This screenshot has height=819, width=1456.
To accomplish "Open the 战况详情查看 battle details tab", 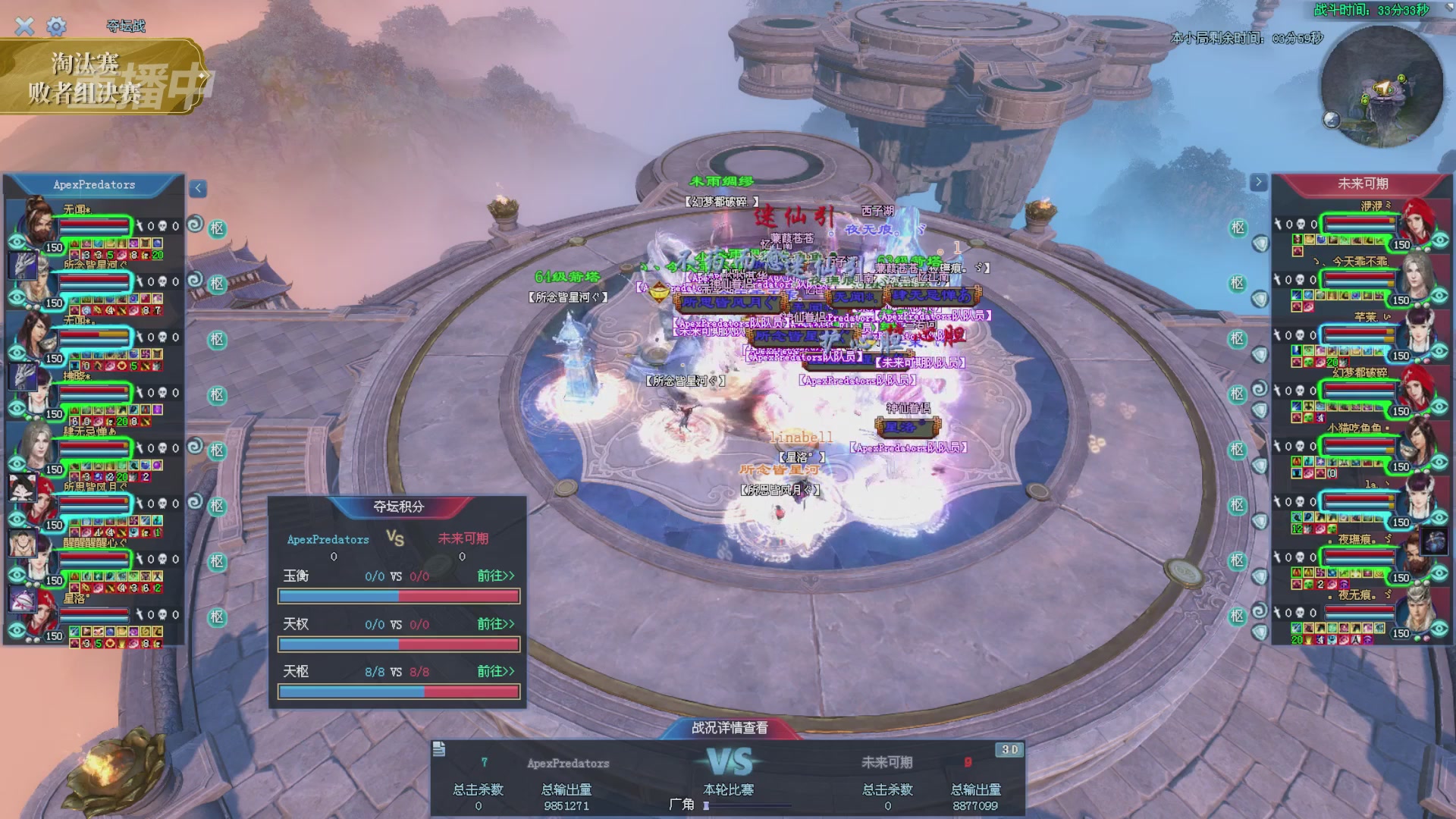I will point(730,728).
